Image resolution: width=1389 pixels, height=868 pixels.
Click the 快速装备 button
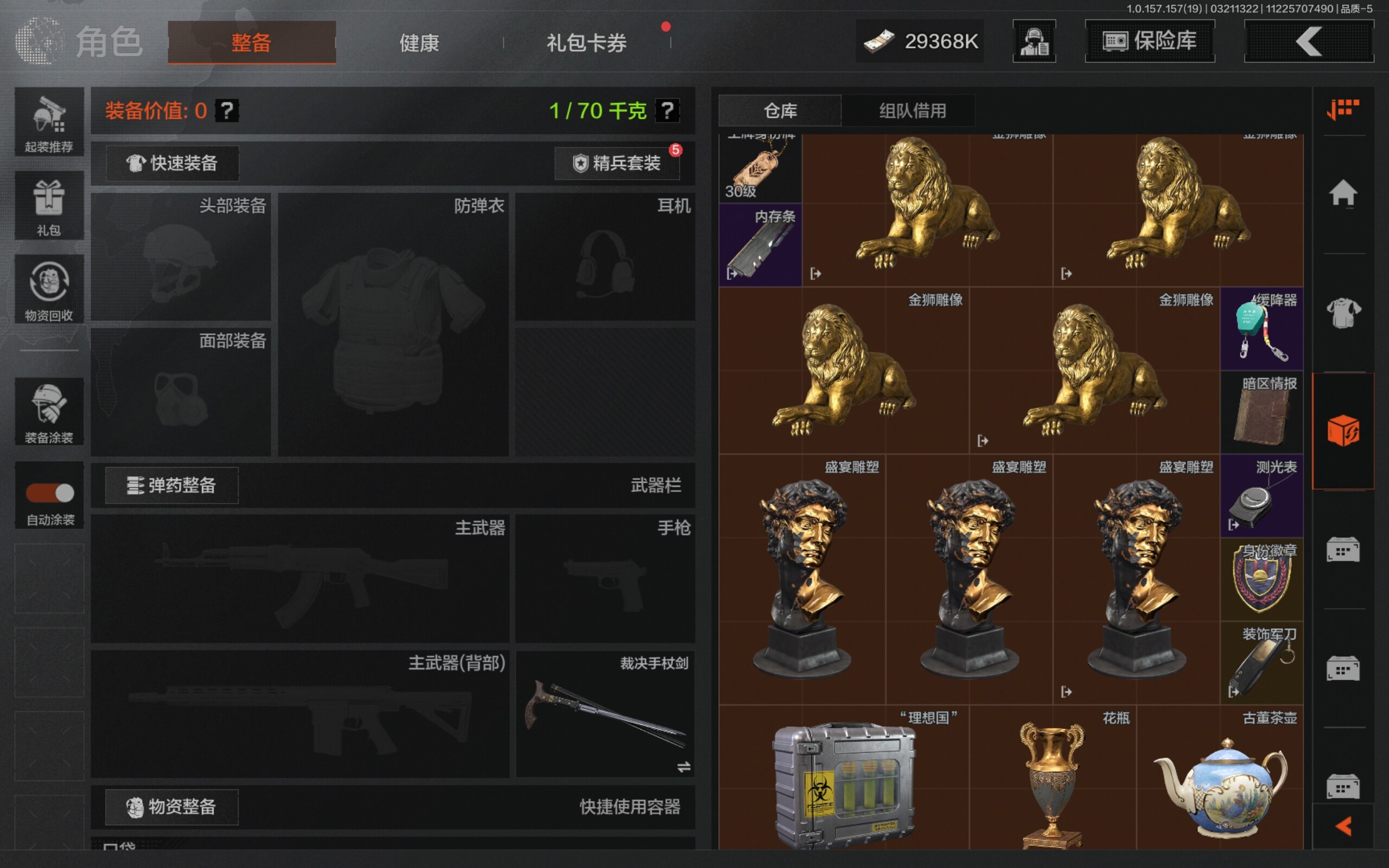point(172,163)
